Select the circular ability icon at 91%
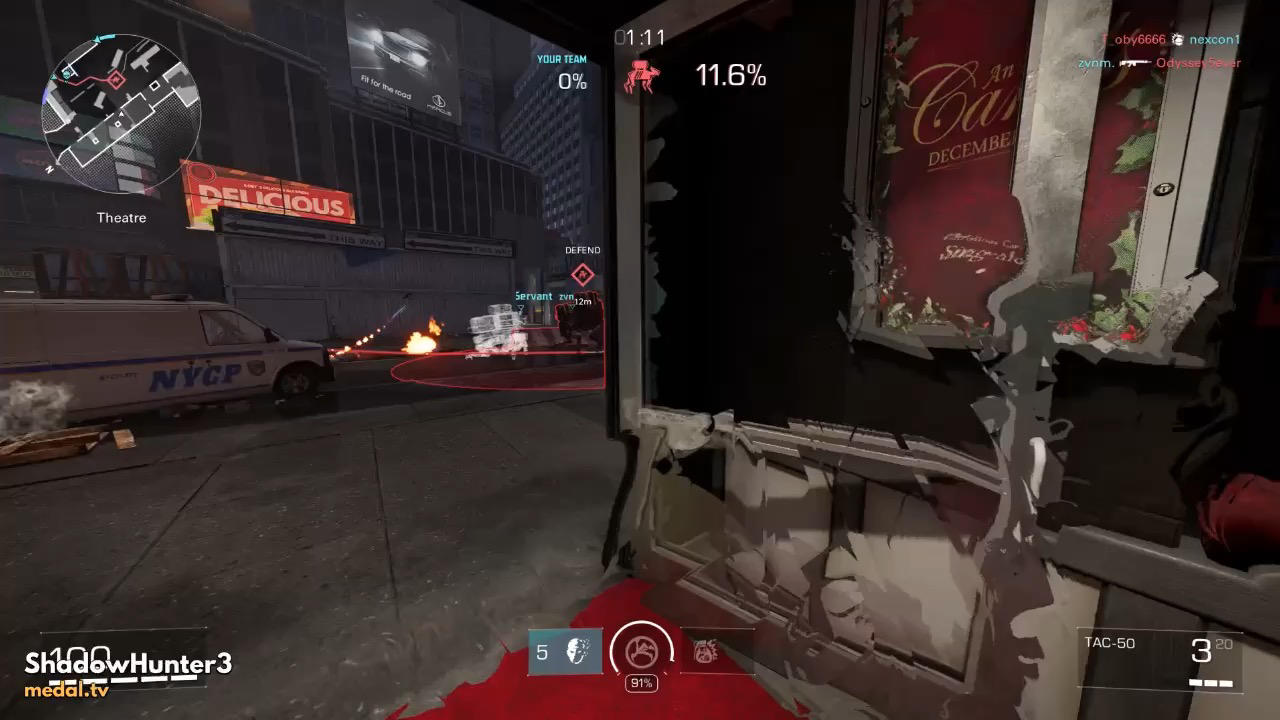Viewport: 1280px width, 720px height. (640, 653)
